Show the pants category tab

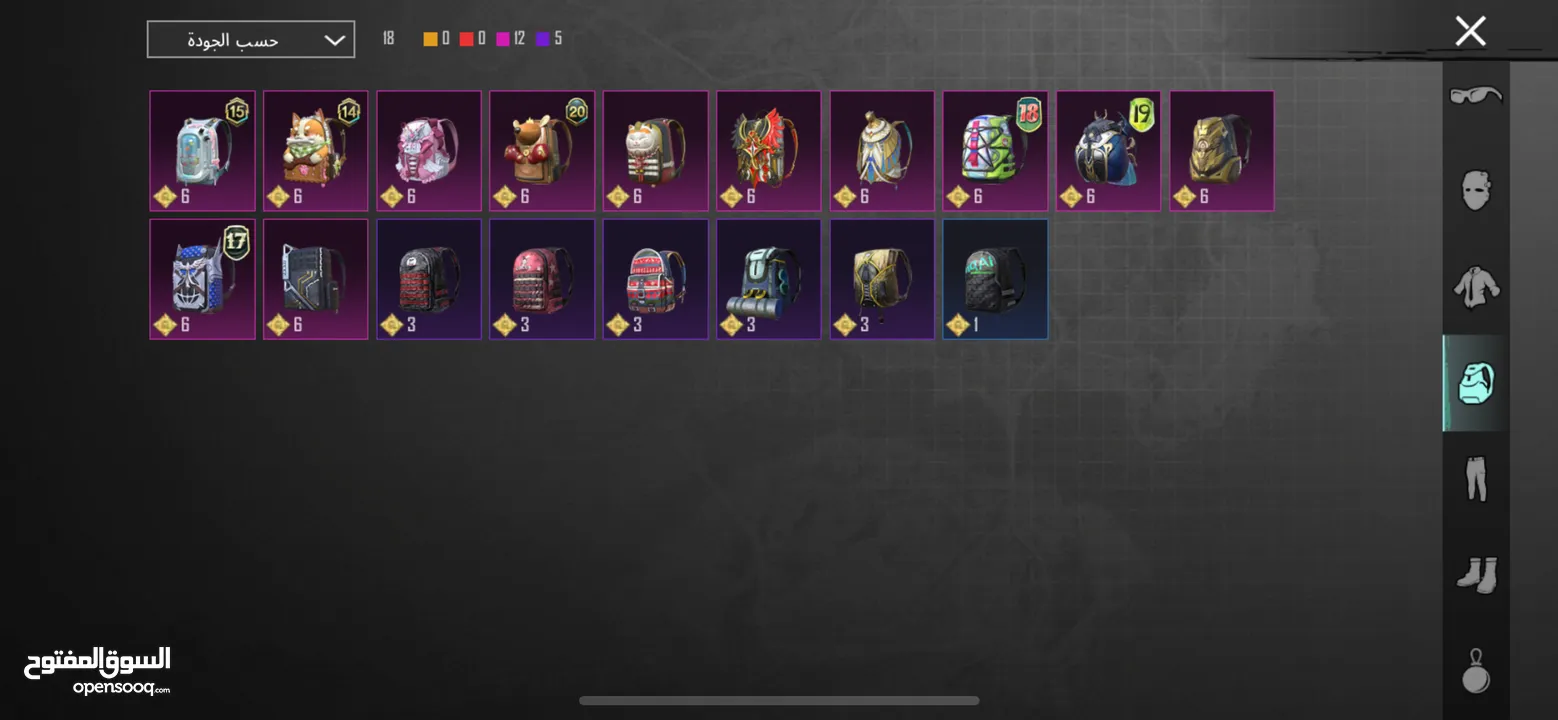pyautogui.click(x=1476, y=478)
